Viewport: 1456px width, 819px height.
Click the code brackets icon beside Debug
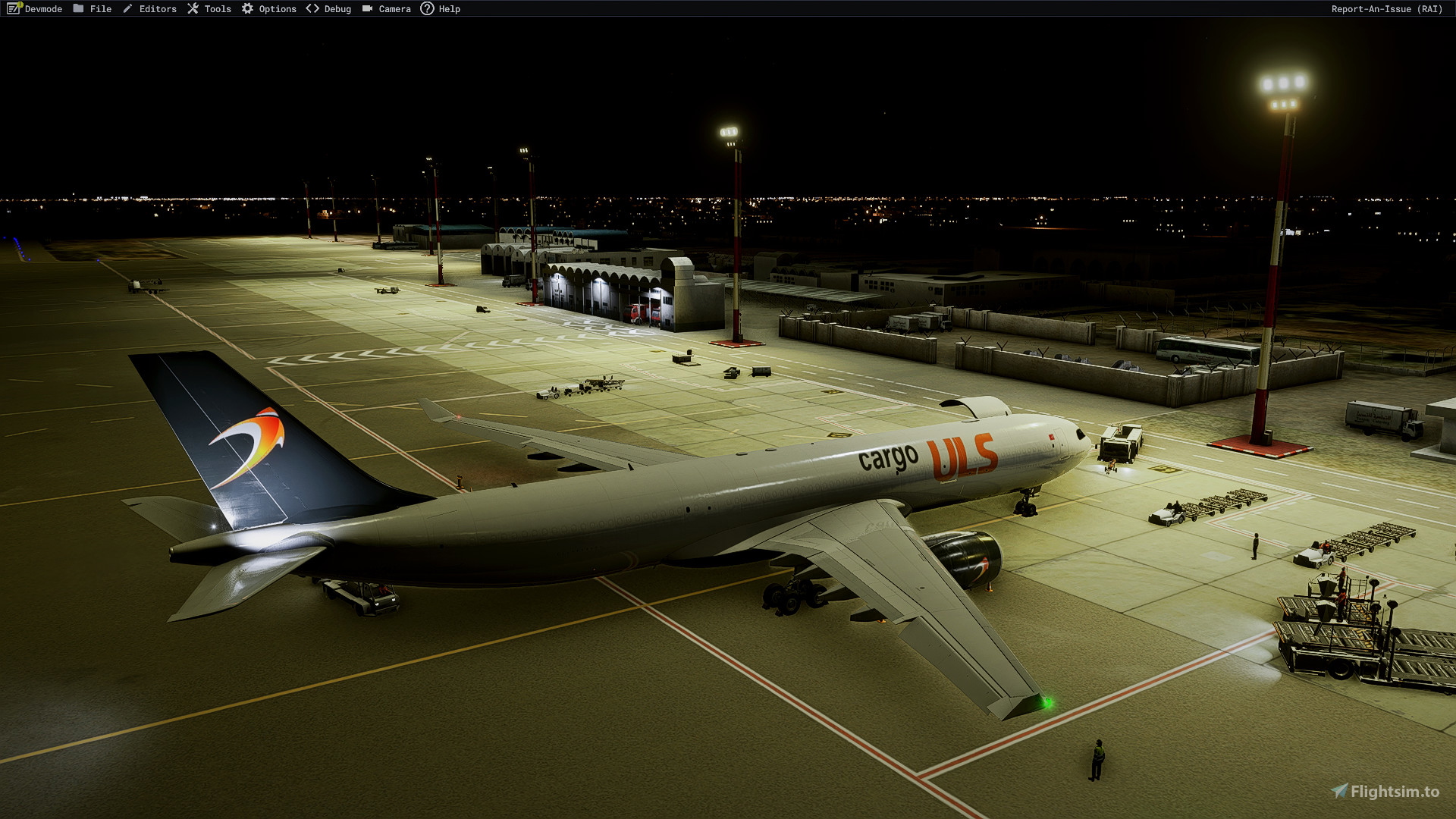click(312, 8)
